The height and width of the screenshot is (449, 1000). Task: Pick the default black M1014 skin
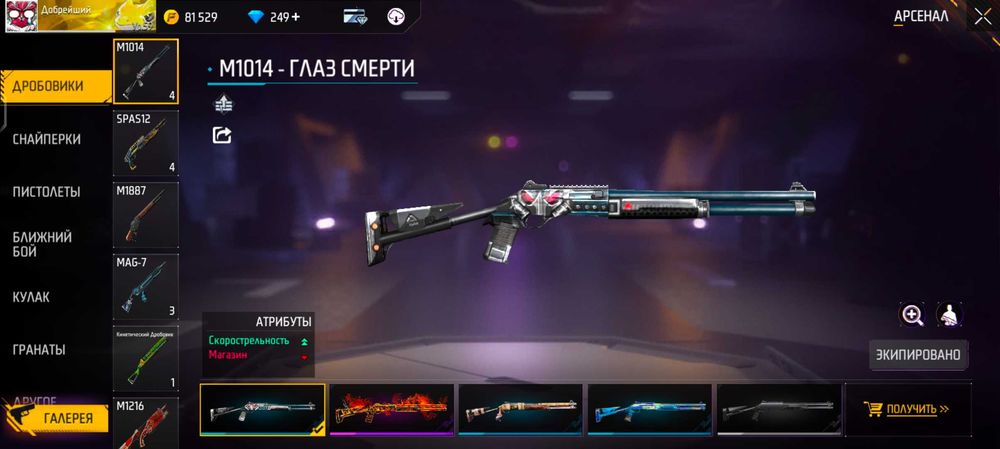tap(778, 410)
